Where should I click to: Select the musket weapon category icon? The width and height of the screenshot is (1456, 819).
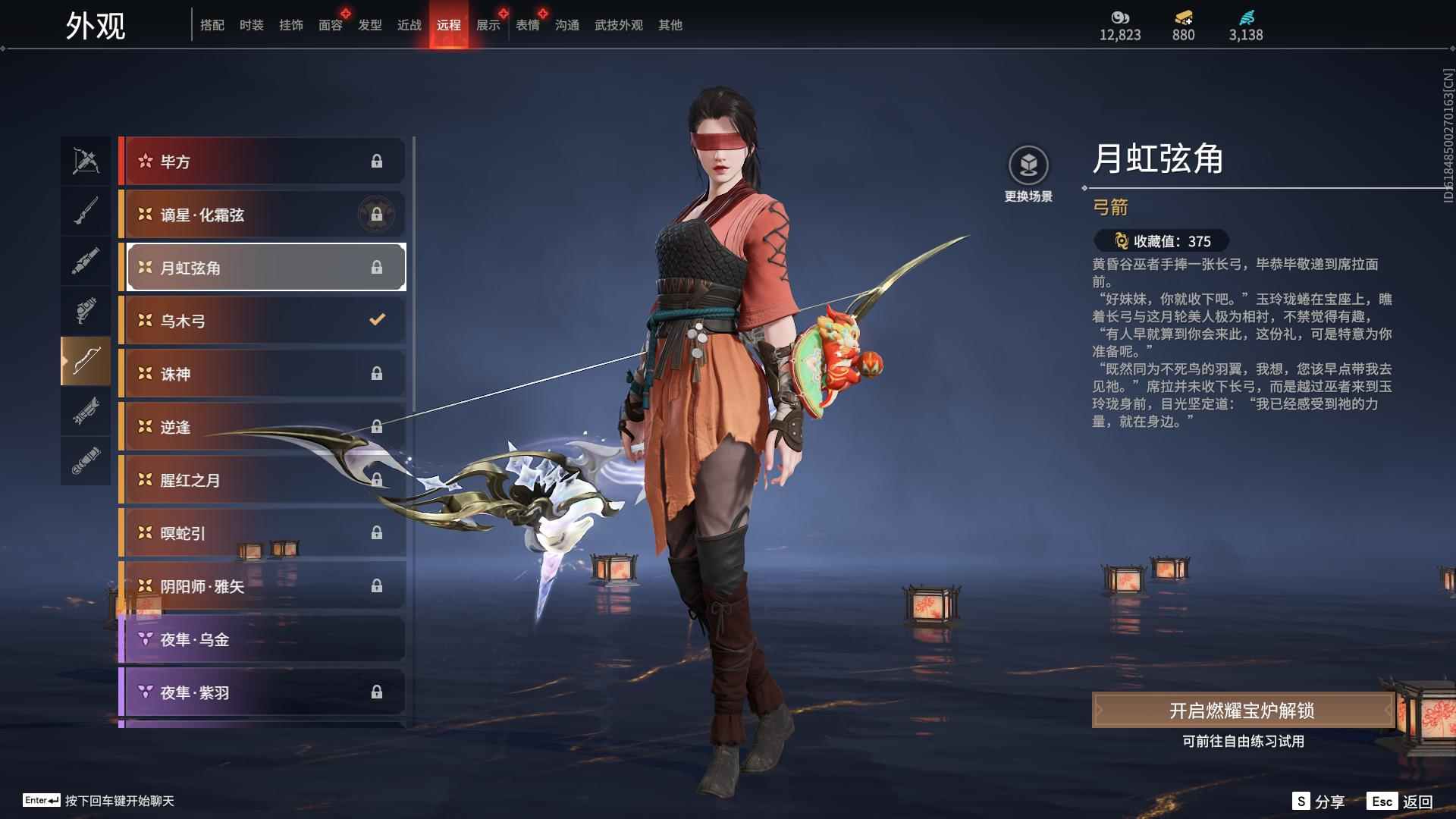click(86, 210)
